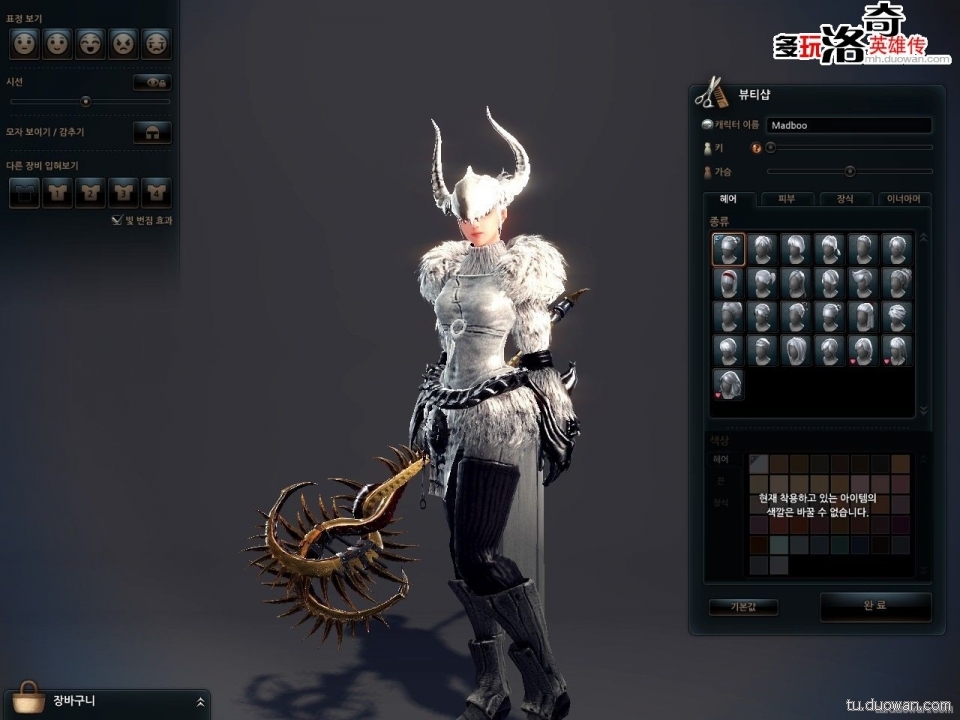Confirm with the 완료 button
960x720 pixels.
[875, 606]
